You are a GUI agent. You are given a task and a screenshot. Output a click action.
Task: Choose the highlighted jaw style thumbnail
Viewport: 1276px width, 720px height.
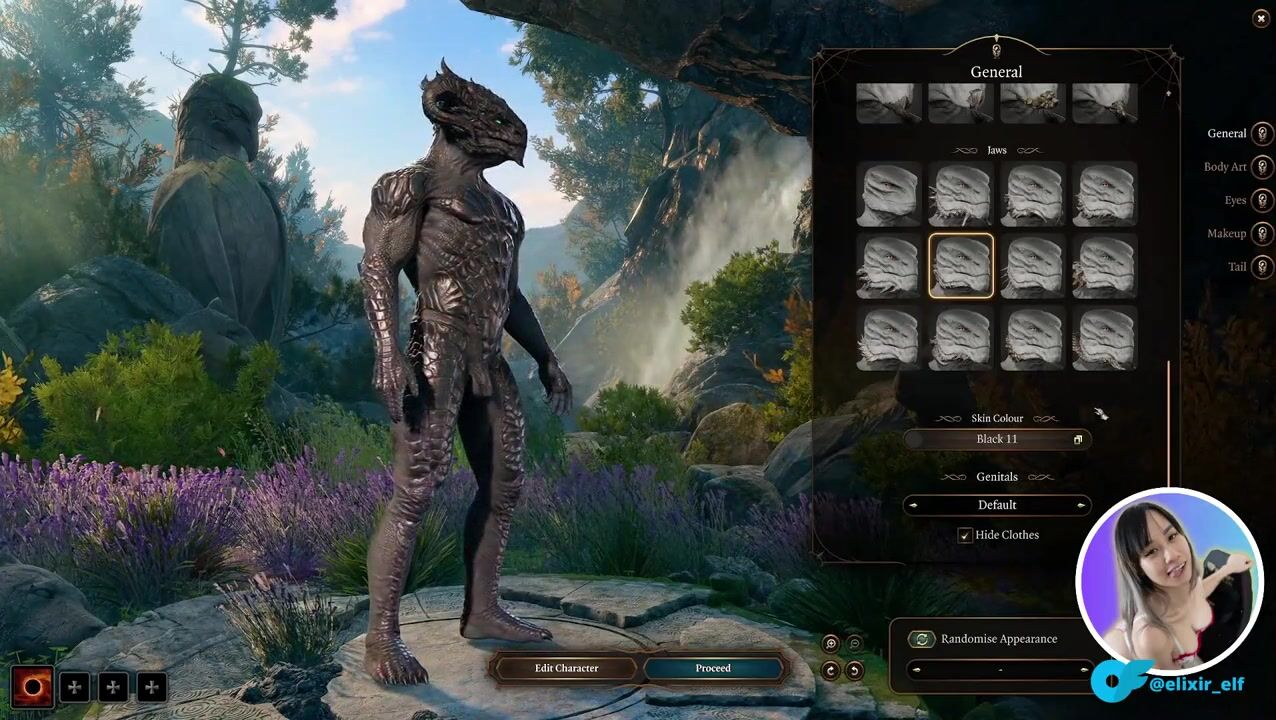click(960, 266)
